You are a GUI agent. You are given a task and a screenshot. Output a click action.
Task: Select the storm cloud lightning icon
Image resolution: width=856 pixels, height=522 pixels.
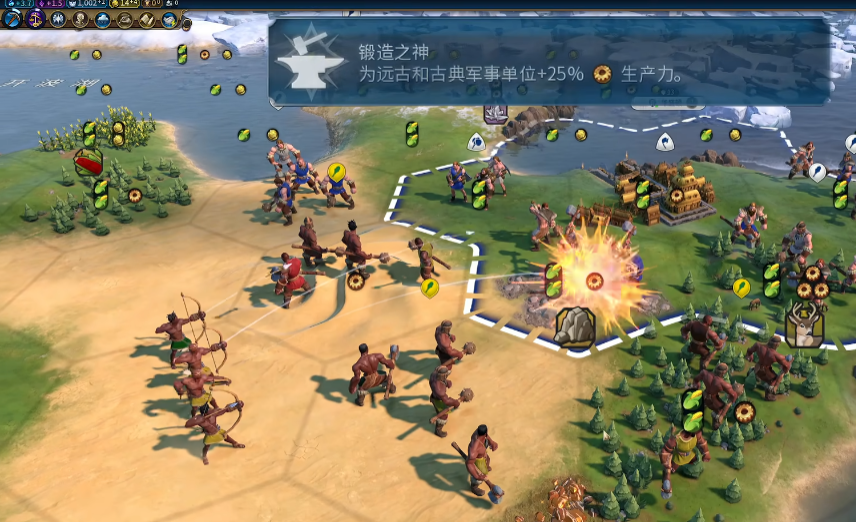pyautogui.click(x=170, y=19)
